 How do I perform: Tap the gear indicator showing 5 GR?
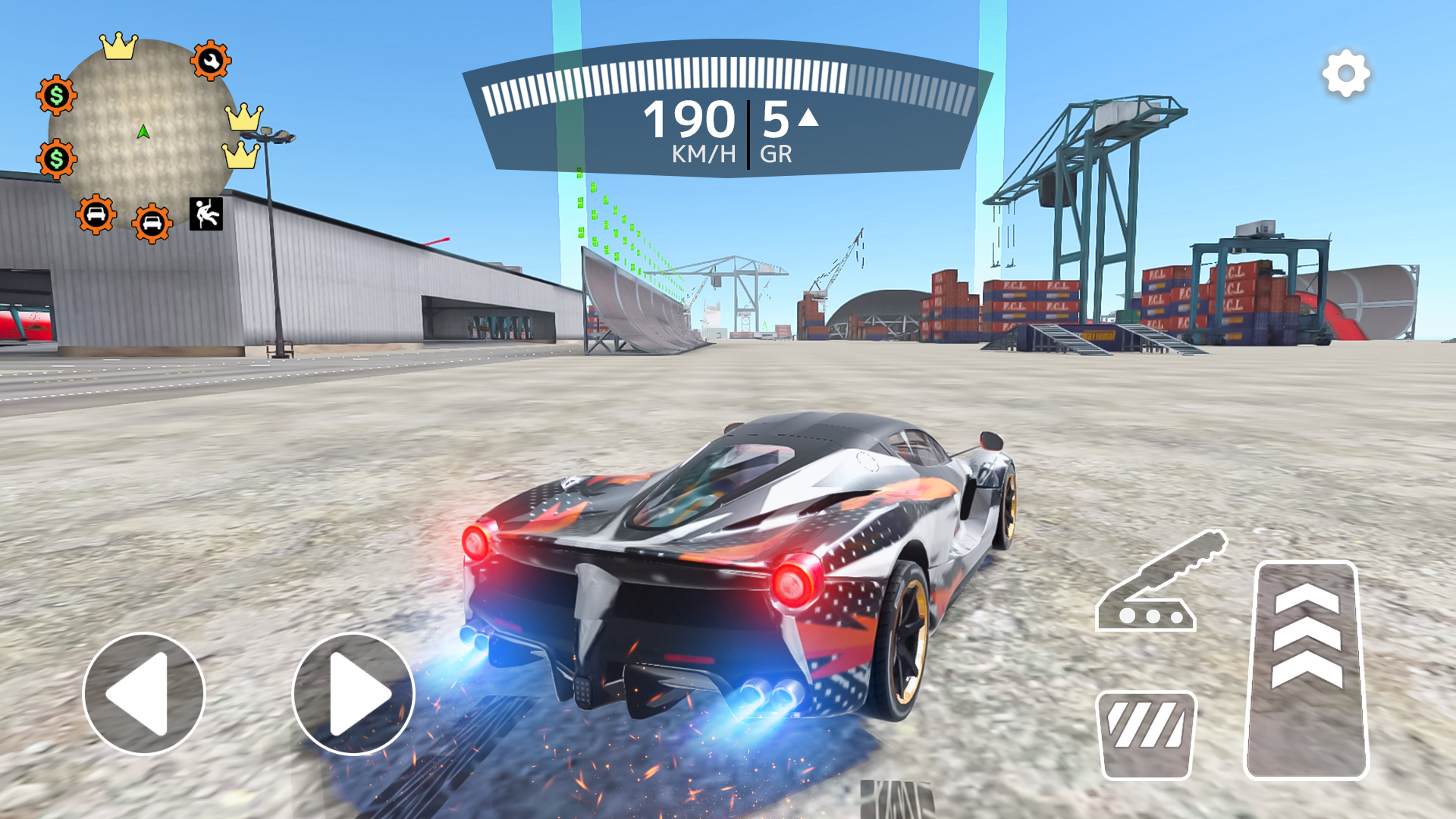point(774,135)
